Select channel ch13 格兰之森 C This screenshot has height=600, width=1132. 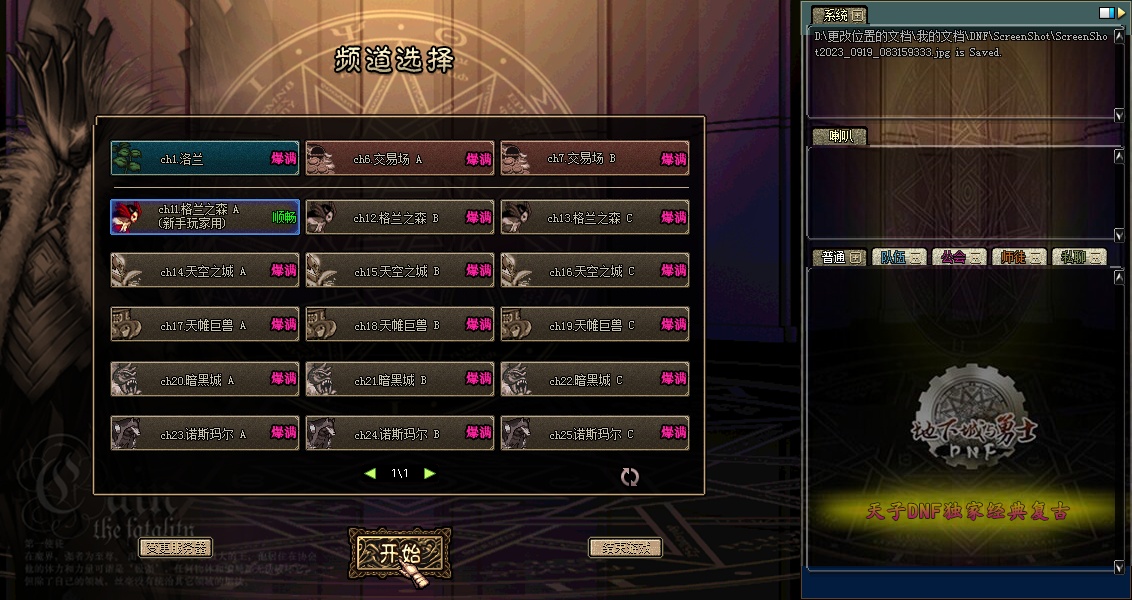(595, 217)
